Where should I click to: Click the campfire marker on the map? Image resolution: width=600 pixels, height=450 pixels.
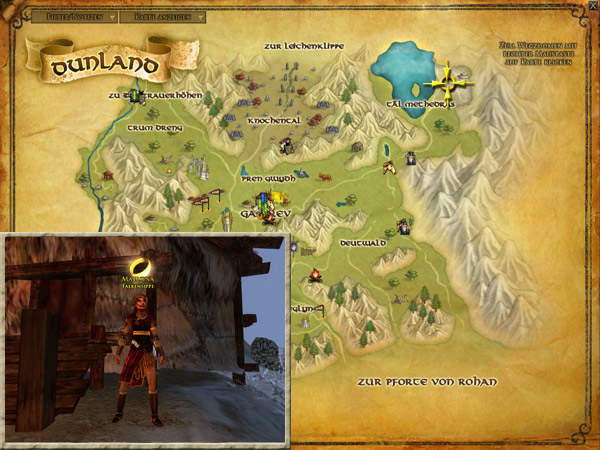tap(314, 274)
